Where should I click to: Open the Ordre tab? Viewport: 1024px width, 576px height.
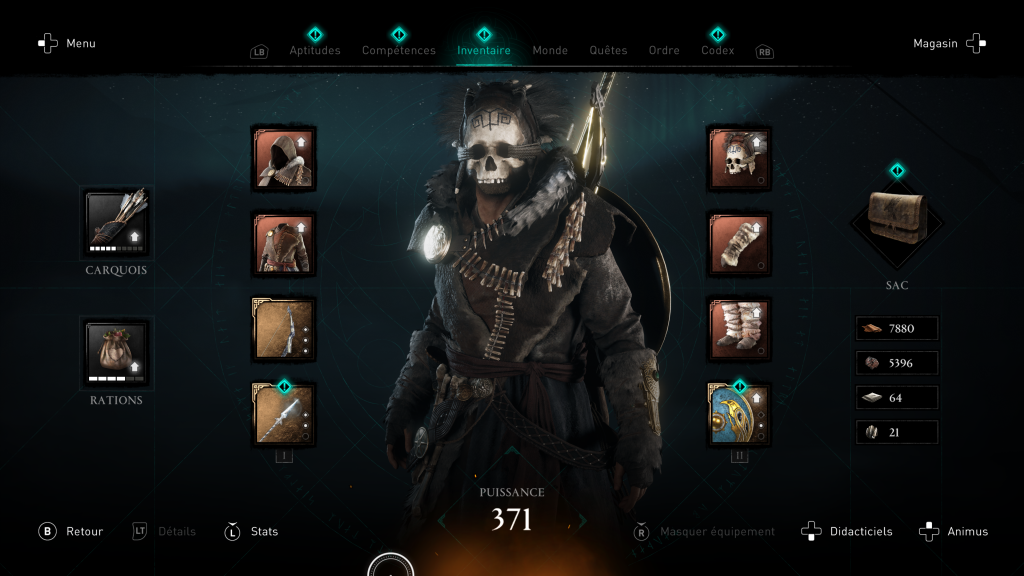[664, 50]
